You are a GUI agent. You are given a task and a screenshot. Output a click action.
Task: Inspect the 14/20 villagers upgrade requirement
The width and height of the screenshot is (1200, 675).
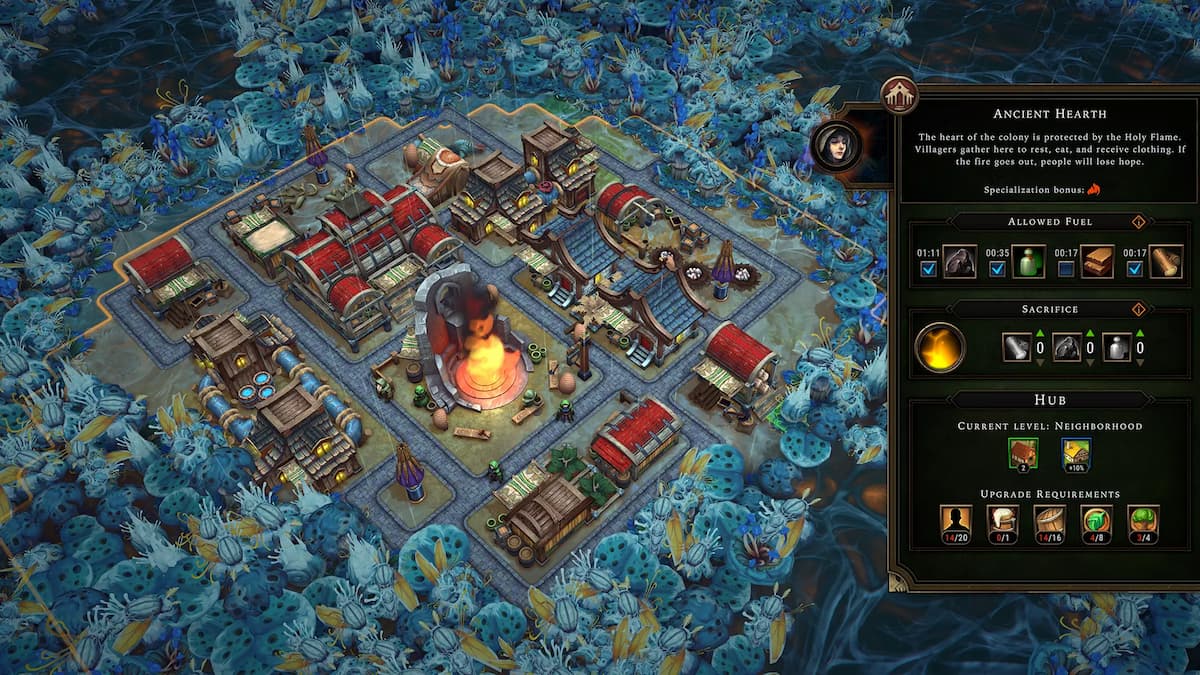pos(955,524)
